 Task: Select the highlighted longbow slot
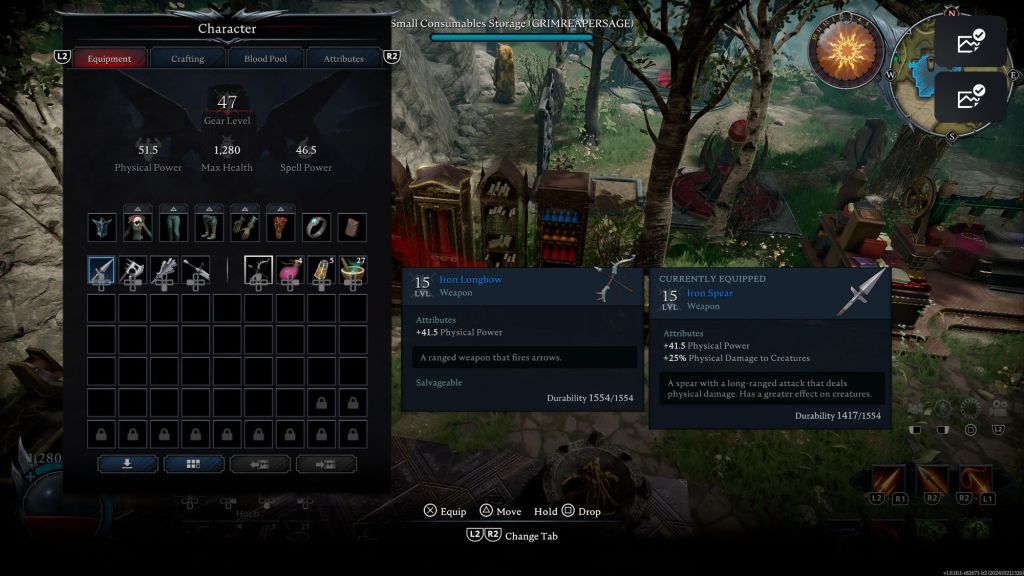258,269
